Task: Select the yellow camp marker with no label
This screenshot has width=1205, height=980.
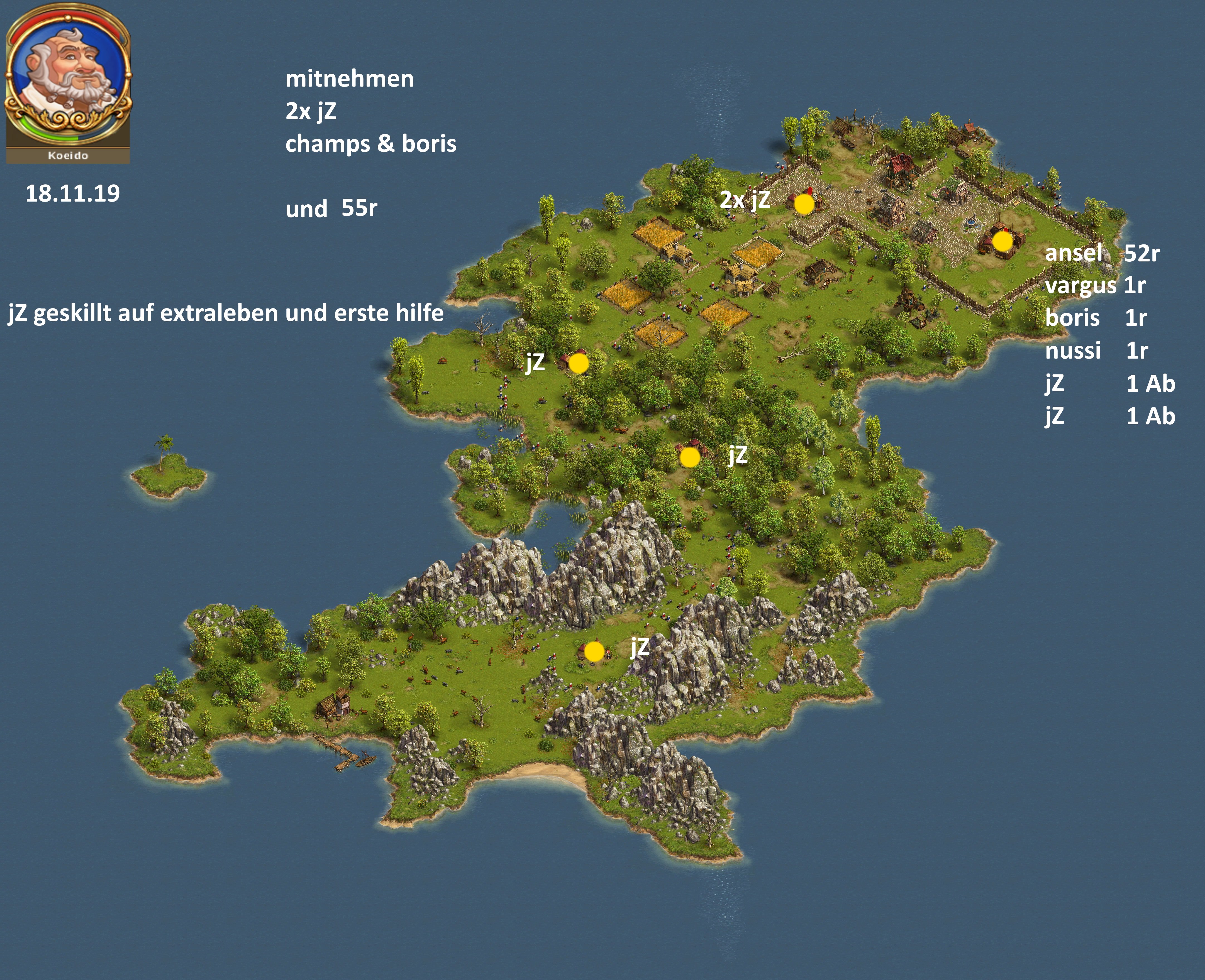Action: 1002,242
